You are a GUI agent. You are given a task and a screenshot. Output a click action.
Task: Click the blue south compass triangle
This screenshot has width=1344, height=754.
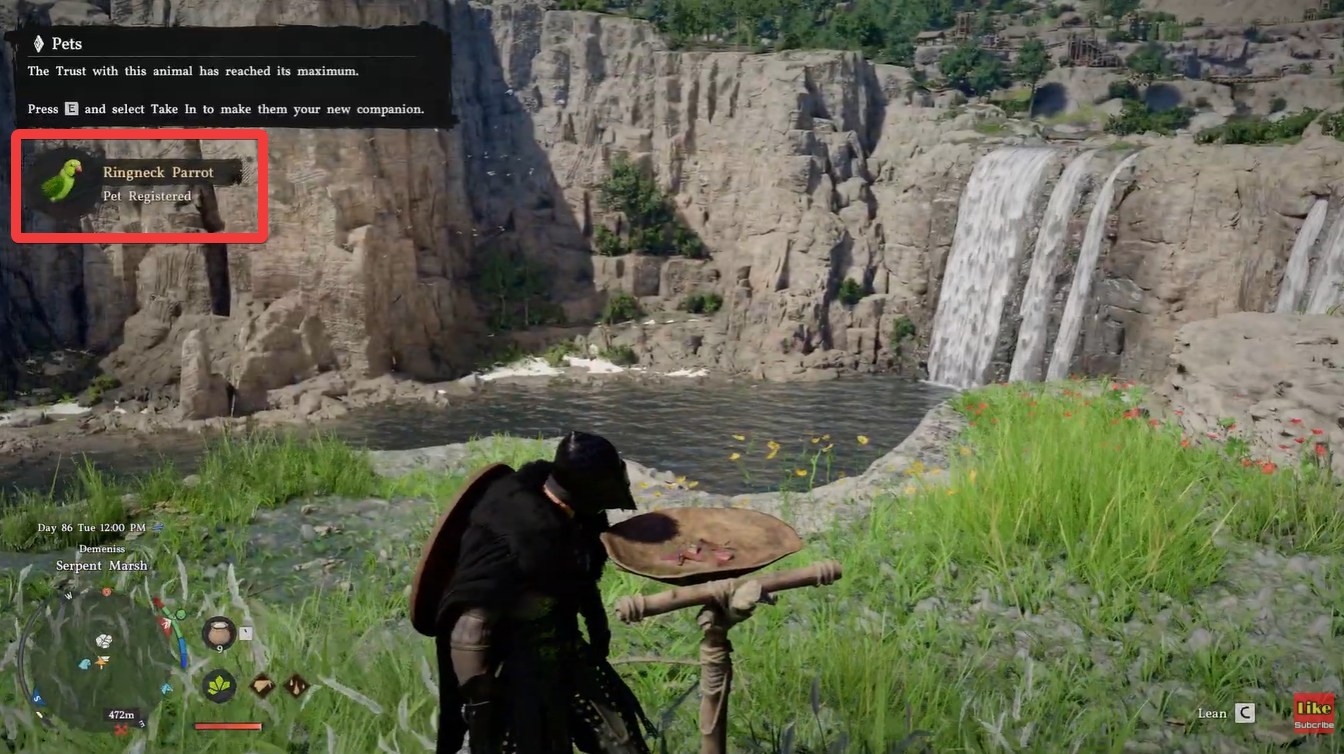pyautogui.click(x=36, y=697)
